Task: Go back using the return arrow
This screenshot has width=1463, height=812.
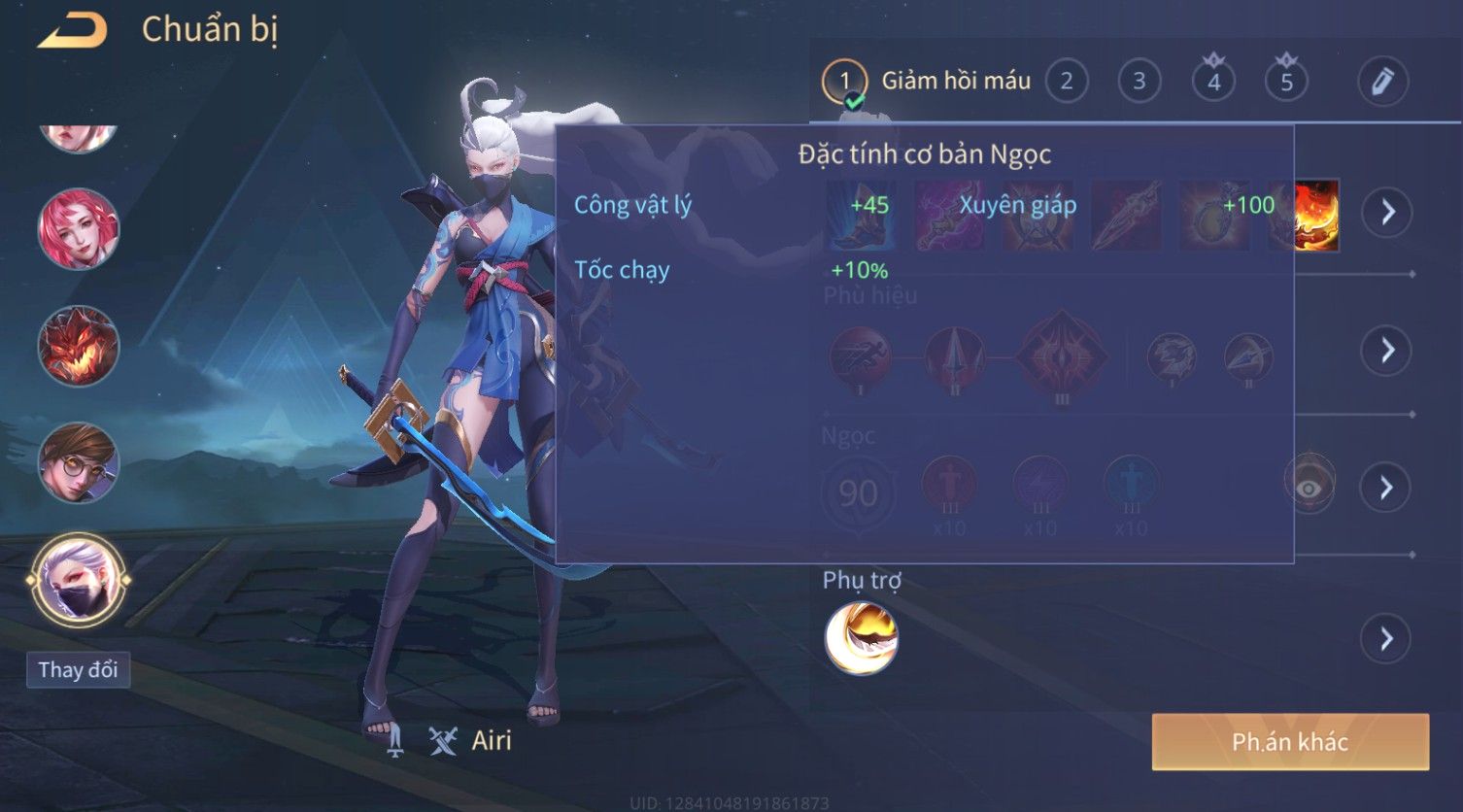Action: pos(72,31)
